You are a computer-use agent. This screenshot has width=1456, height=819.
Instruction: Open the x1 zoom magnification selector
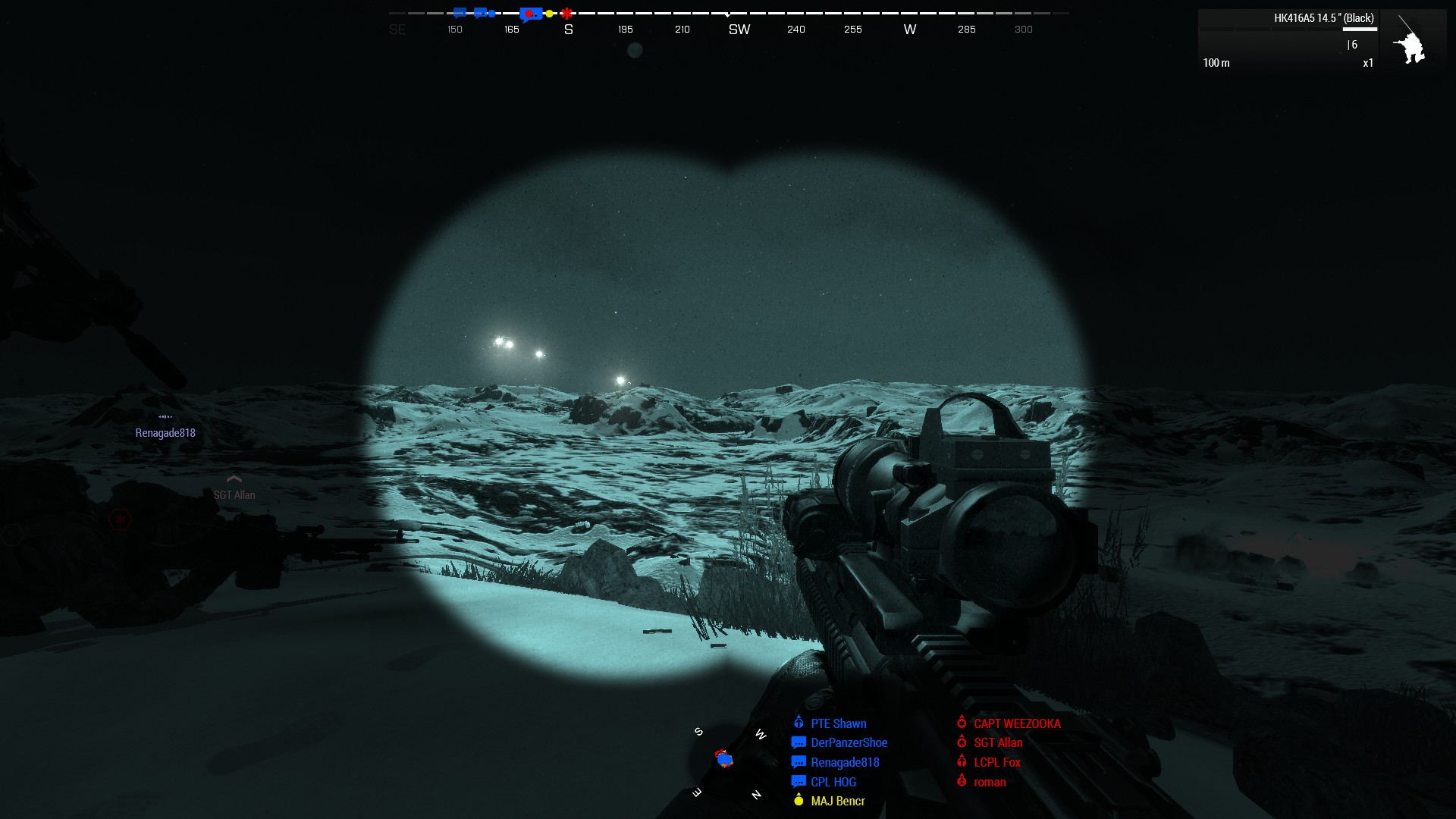pos(1368,63)
